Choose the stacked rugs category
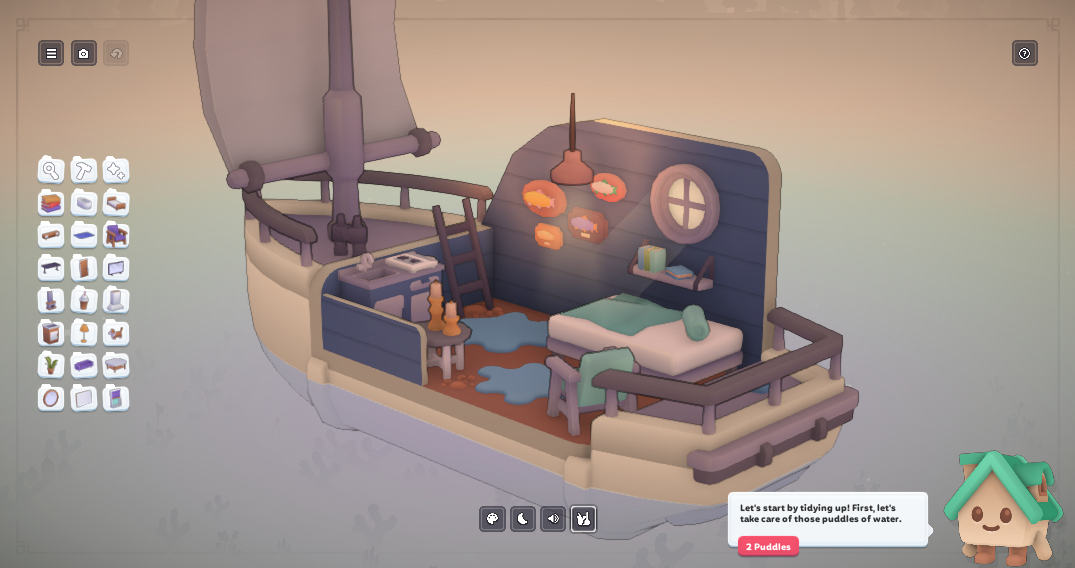 tap(51, 203)
